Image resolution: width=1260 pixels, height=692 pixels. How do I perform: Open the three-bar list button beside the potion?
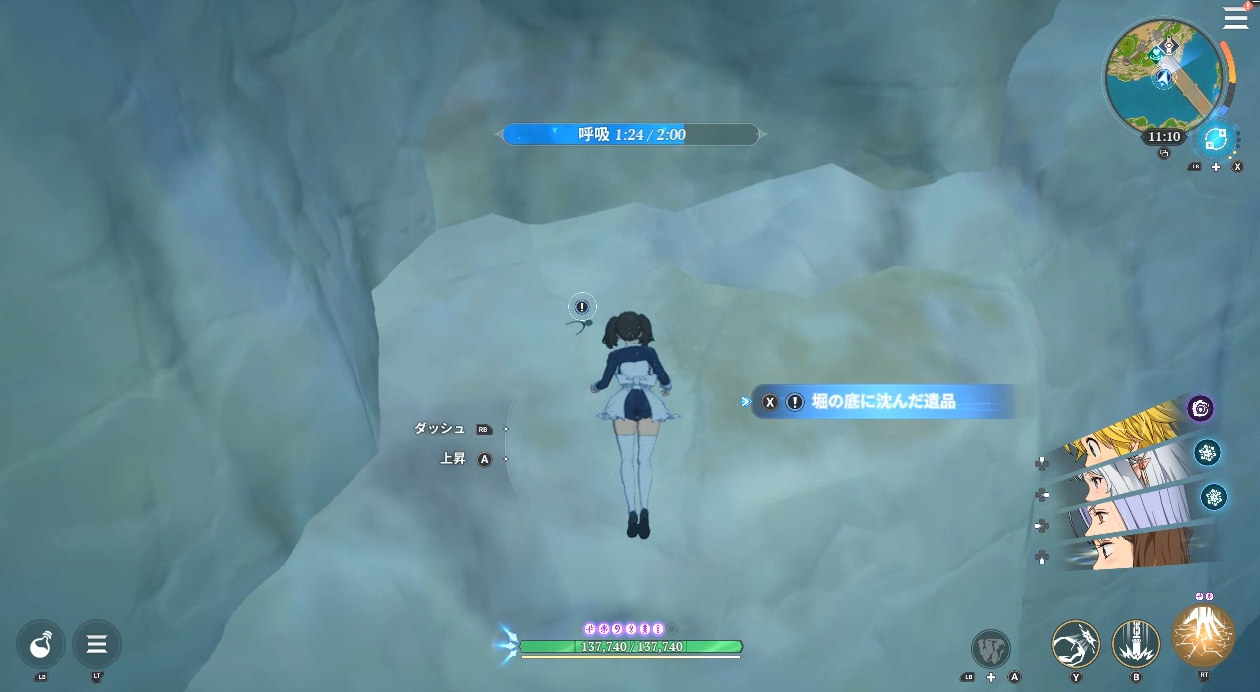(x=97, y=644)
